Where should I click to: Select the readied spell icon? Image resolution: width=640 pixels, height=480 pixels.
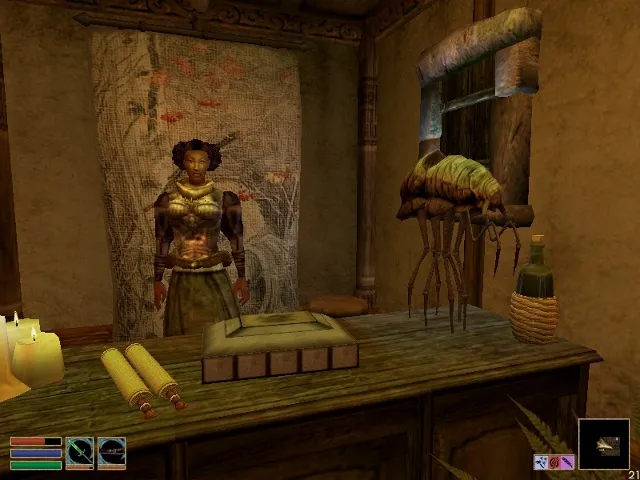111,453
